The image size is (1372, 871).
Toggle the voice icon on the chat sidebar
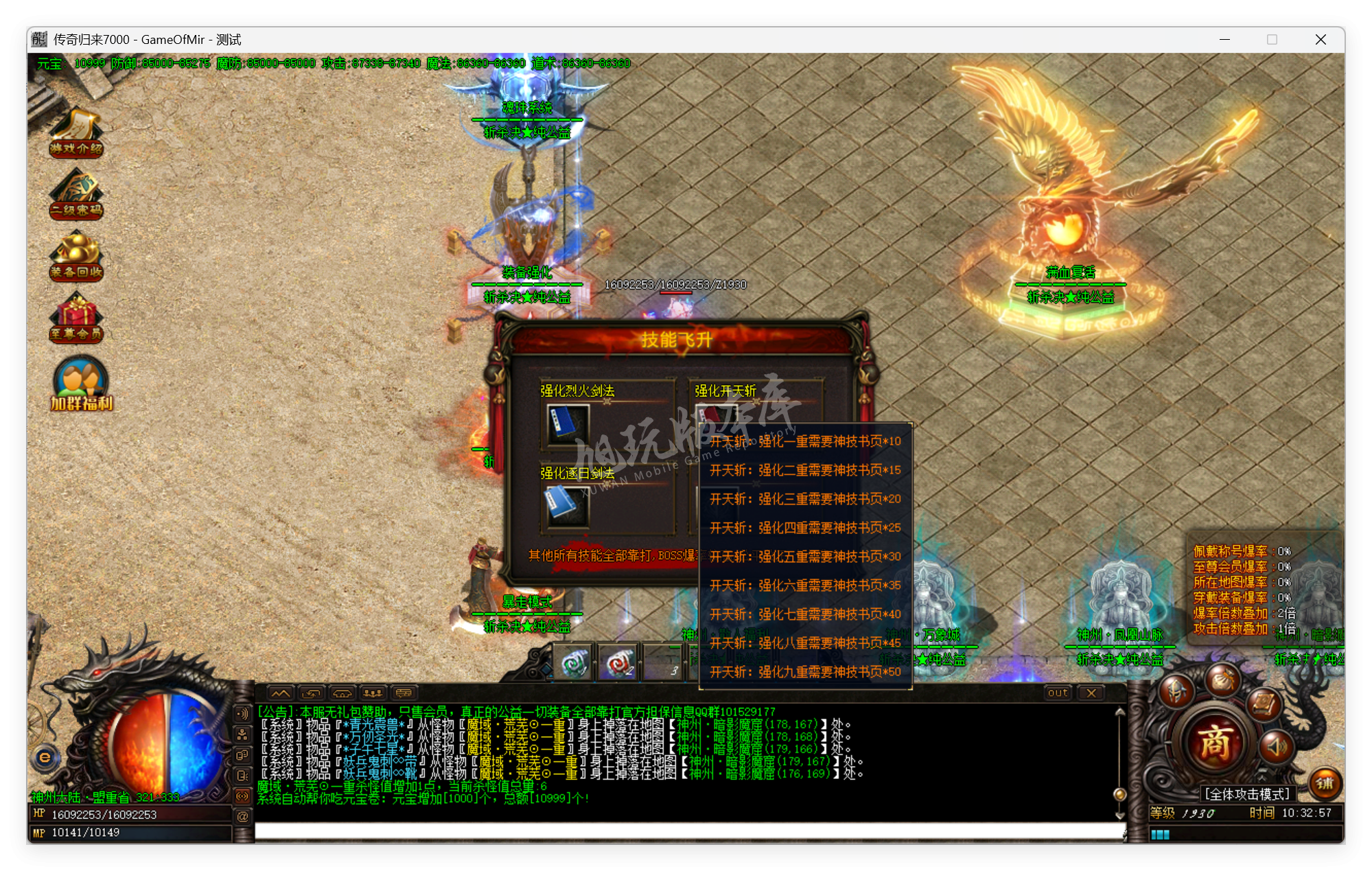[x=242, y=712]
